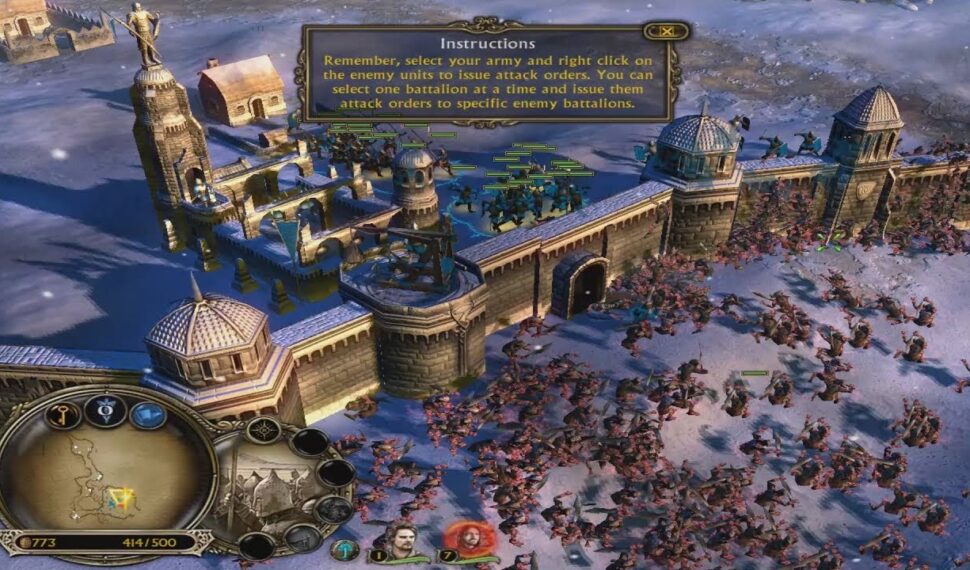This screenshot has height=570, width=970.
Task: Select the dark-haired hero portrait
Action: (402, 538)
